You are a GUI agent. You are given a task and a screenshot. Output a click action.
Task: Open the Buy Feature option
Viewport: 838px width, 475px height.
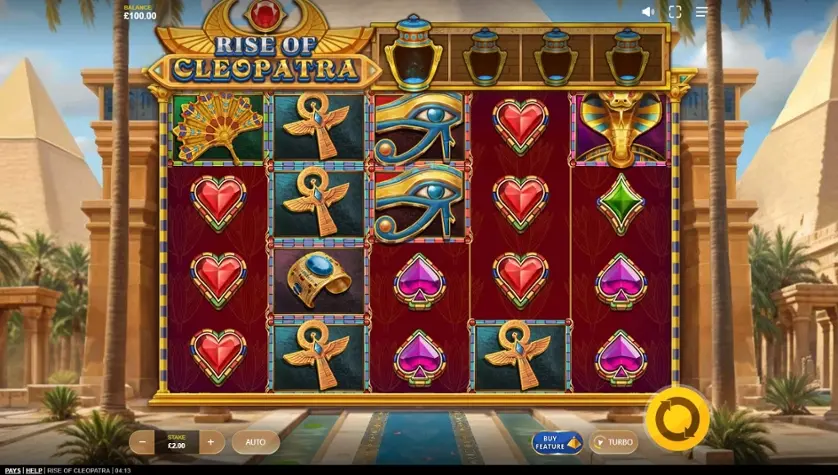[557, 442]
